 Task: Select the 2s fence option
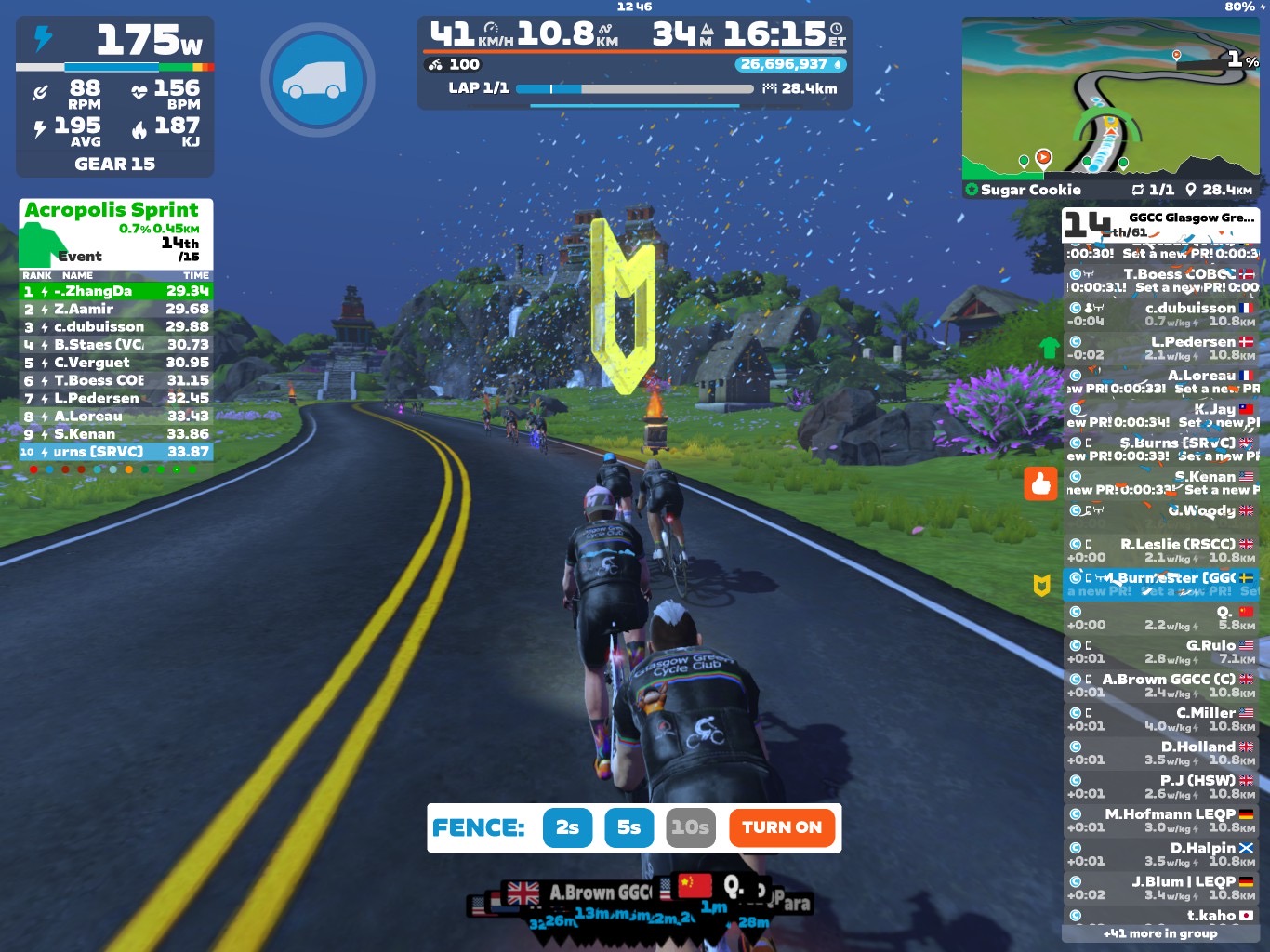567,827
